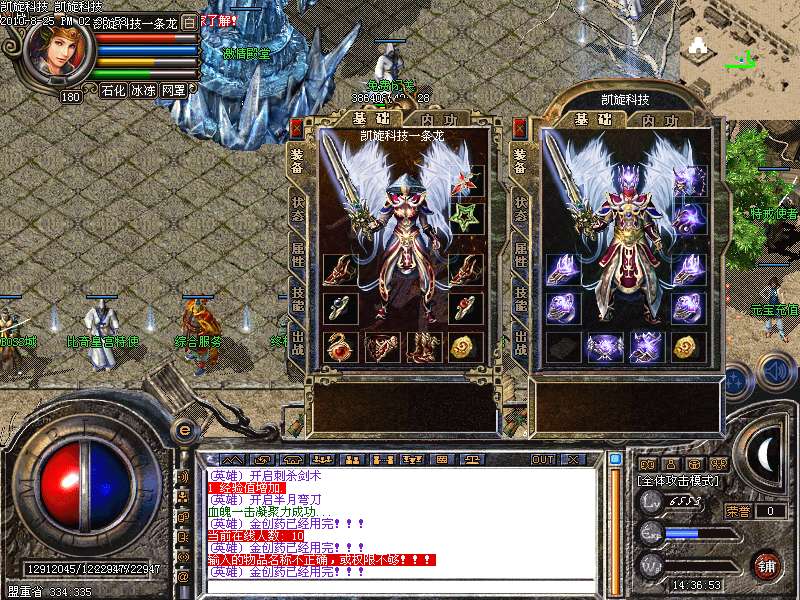Select the 状态 side tab on left panel
Screen dimensions: 800x600
click(297, 205)
